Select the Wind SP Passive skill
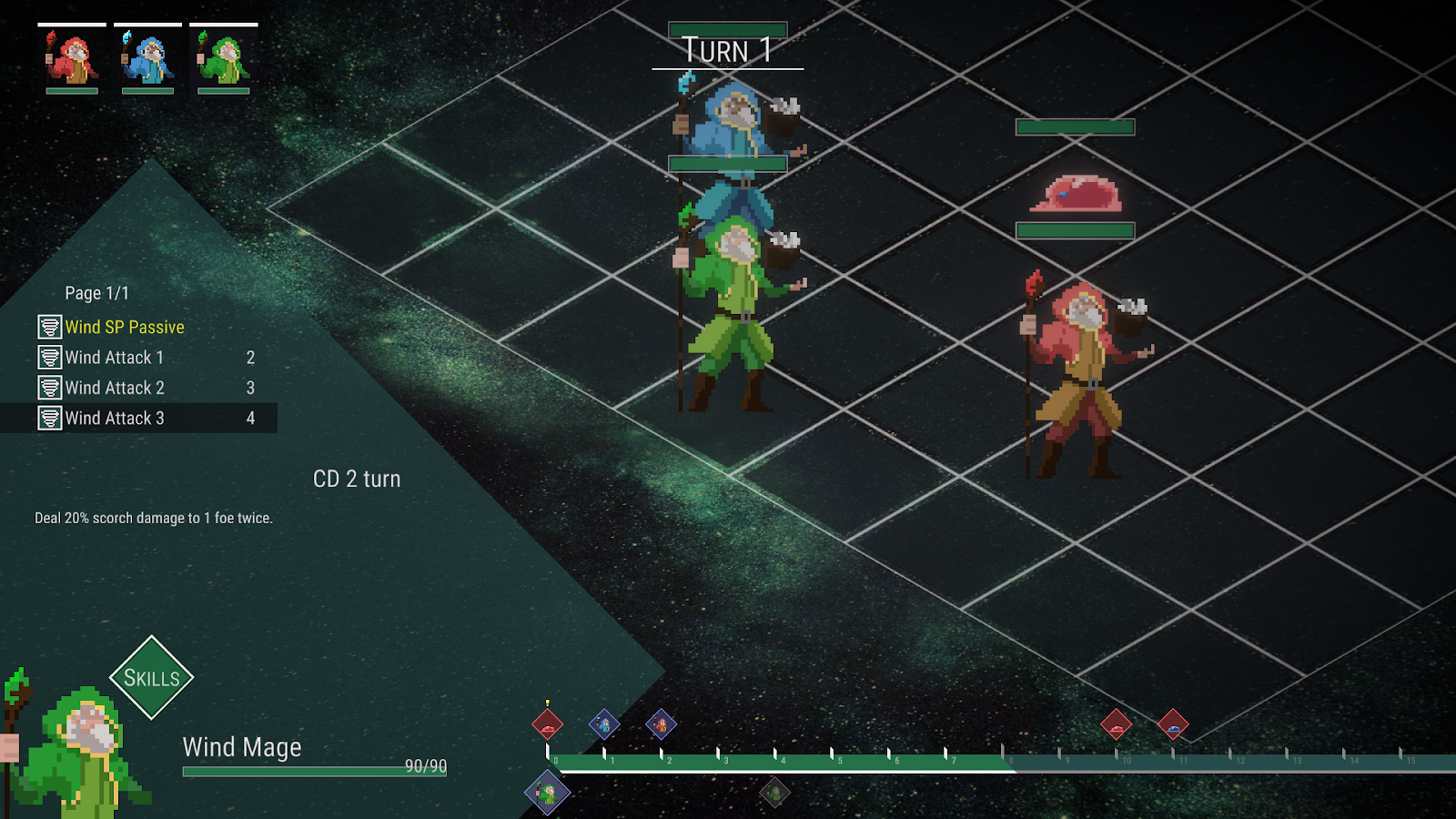The width and height of the screenshot is (1456, 819). click(x=125, y=327)
